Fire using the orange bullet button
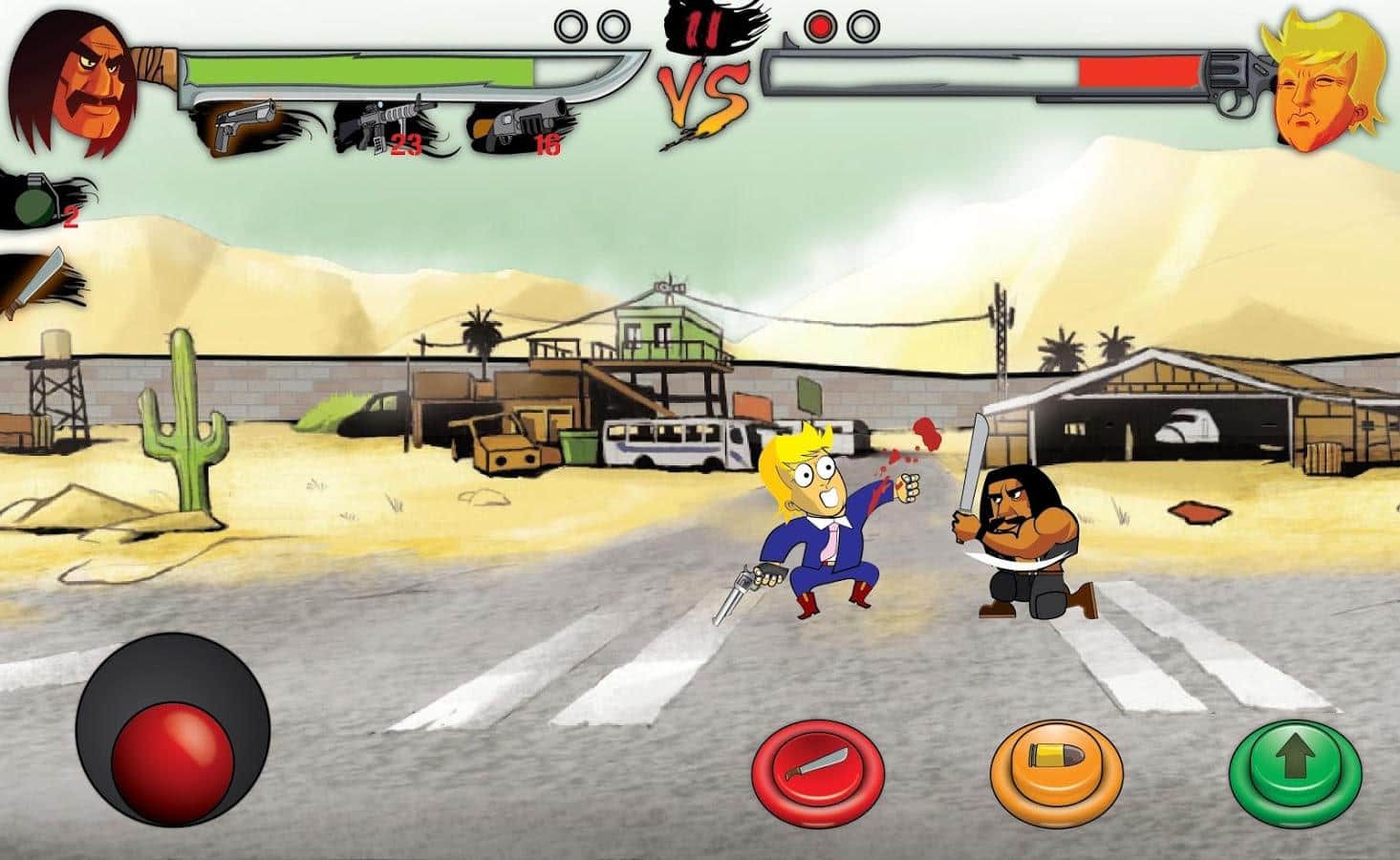 [x=1055, y=764]
